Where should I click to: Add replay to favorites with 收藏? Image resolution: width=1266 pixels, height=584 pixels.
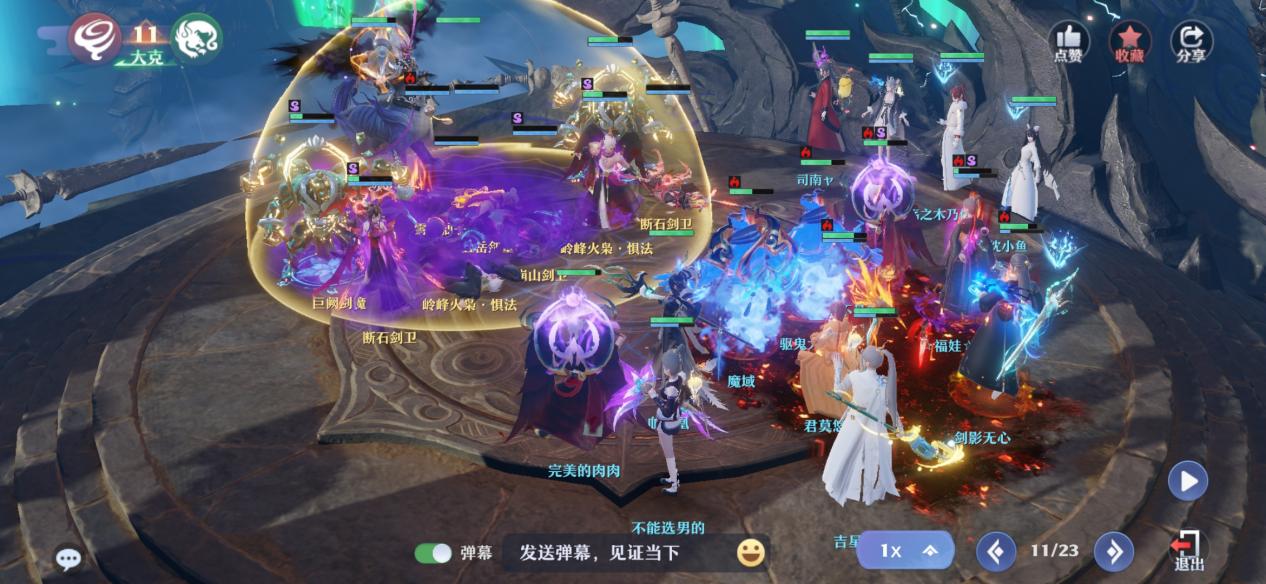click(x=1129, y=42)
